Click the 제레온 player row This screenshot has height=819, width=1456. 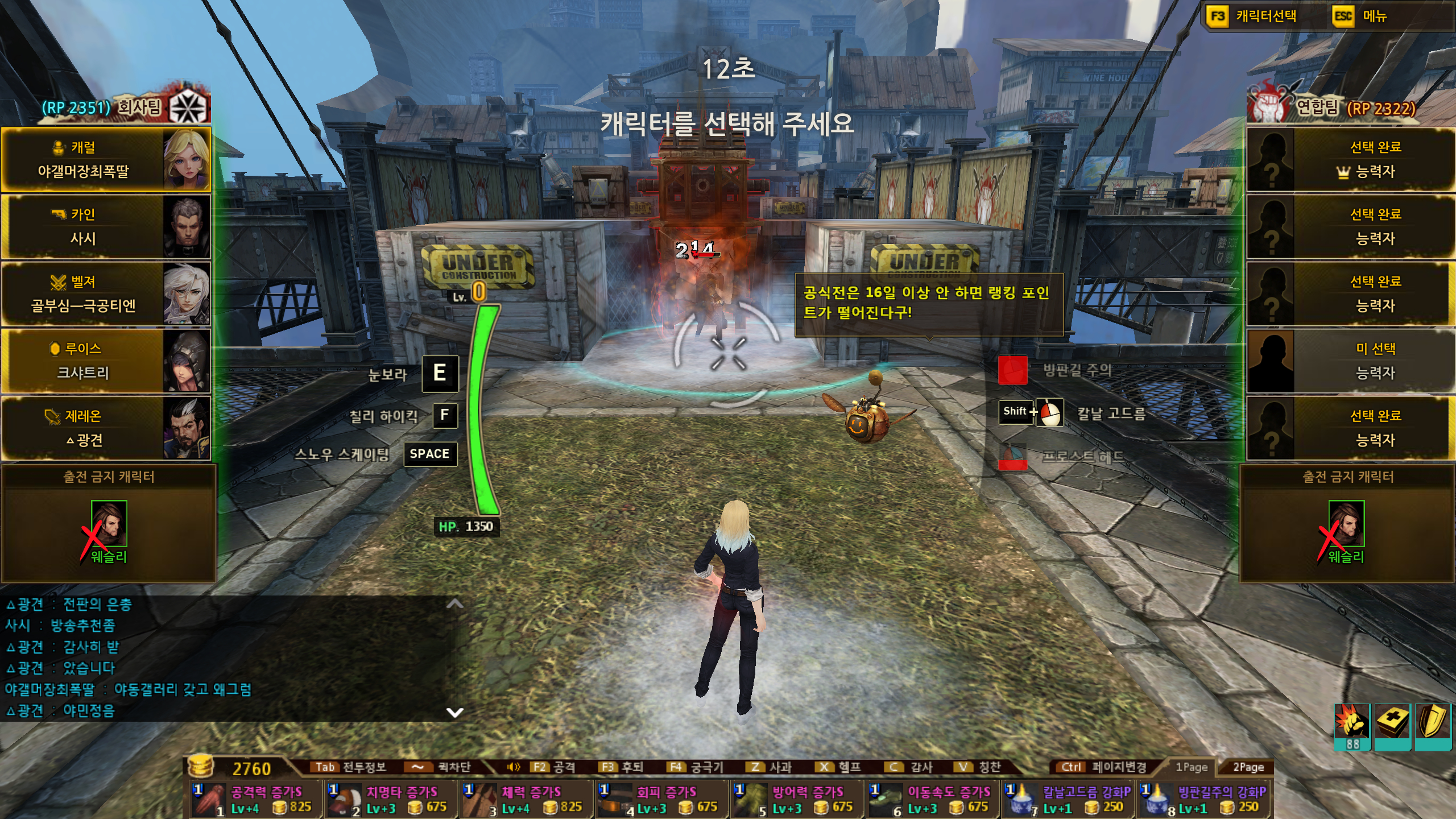coord(106,428)
